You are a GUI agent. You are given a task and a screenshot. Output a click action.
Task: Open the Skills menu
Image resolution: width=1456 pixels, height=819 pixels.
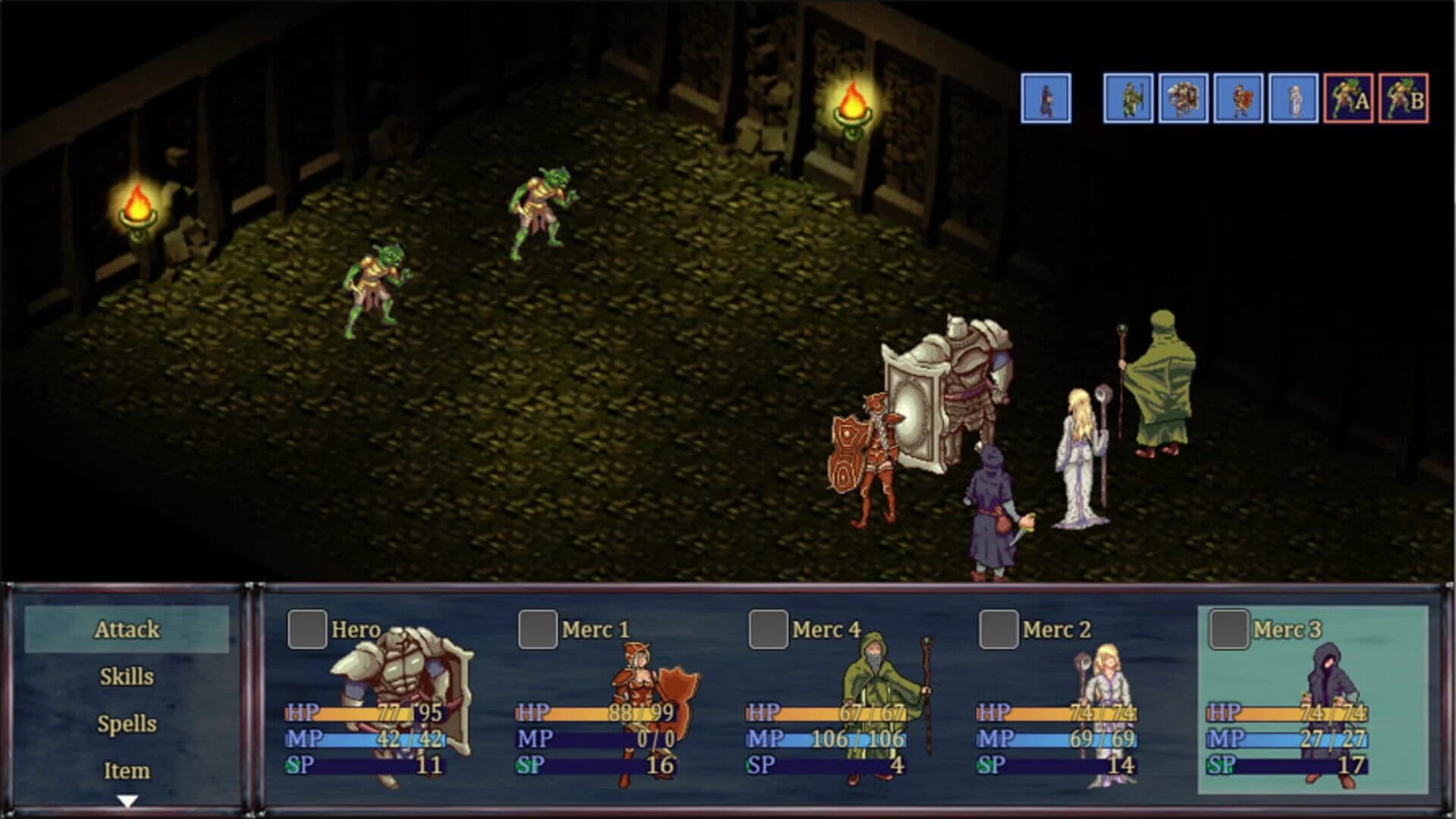pyautogui.click(x=127, y=677)
